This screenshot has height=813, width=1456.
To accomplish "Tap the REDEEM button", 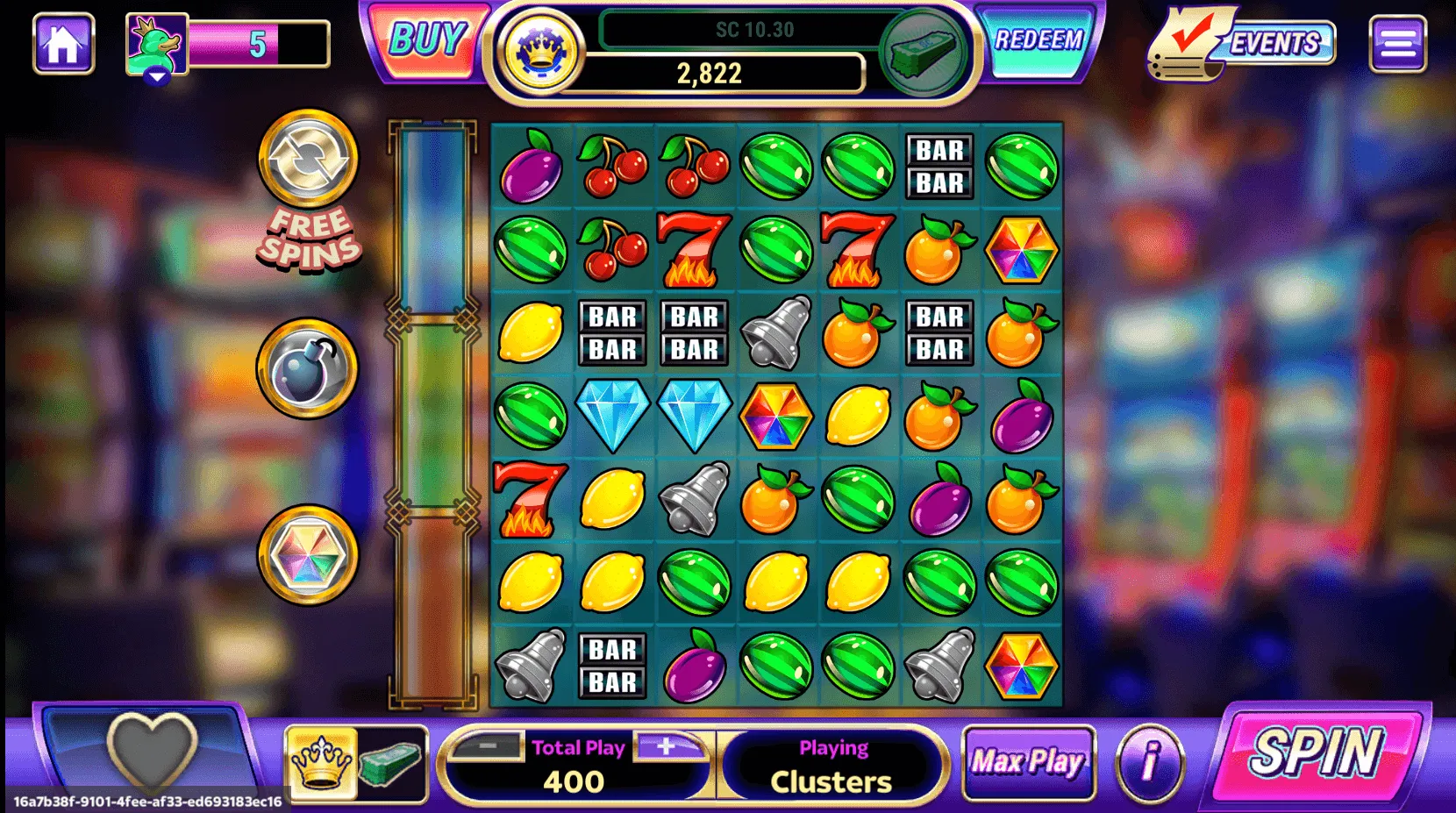I will coord(1038,40).
